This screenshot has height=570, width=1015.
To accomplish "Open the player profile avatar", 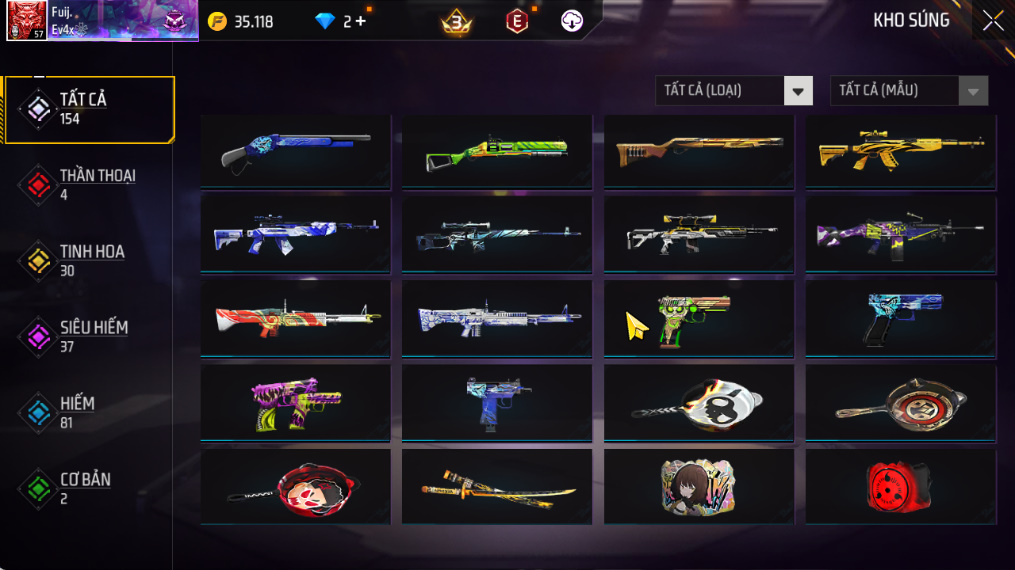I will [x=27, y=21].
